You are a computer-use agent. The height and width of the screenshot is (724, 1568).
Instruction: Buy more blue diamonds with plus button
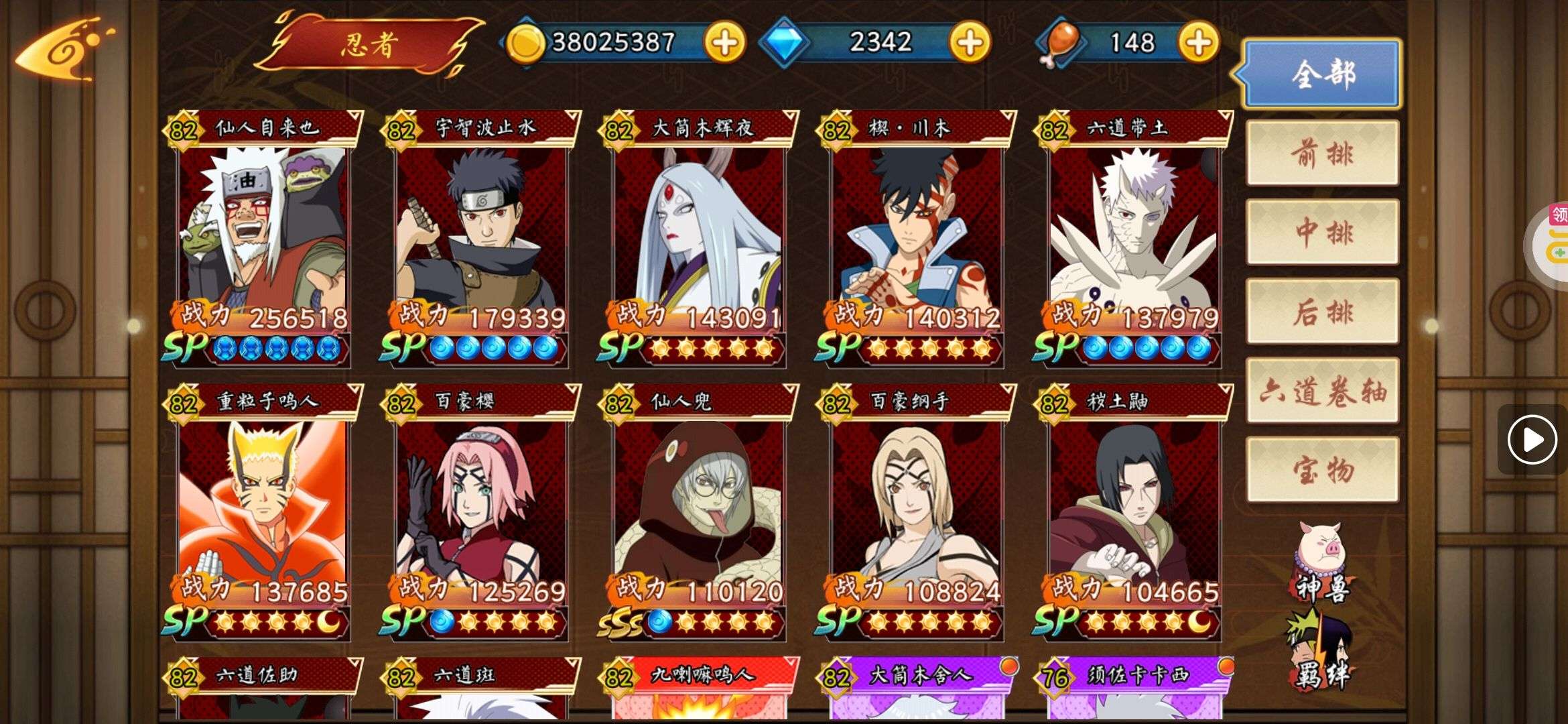click(x=970, y=43)
